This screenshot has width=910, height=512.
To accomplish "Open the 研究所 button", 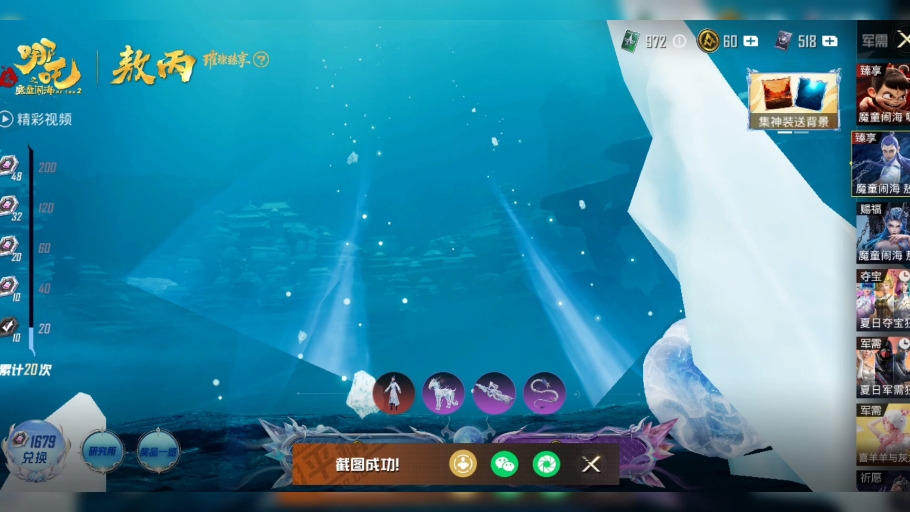I will (x=102, y=450).
